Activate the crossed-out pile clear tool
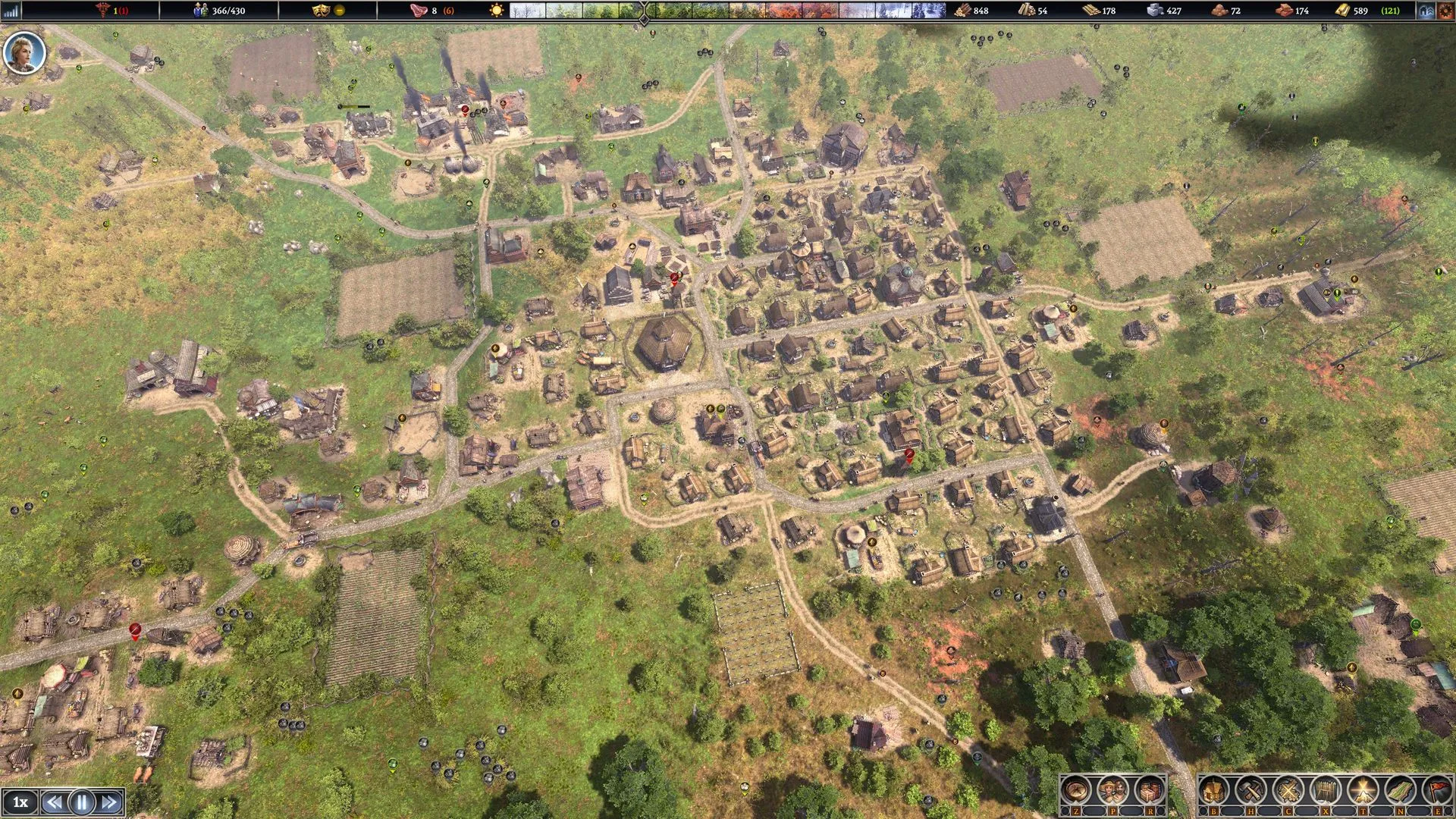The height and width of the screenshot is (819, 1456). pos(1288,790)
